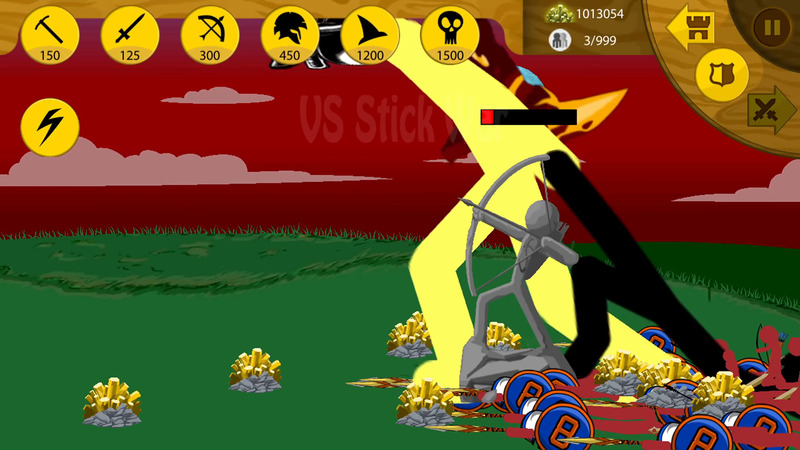The image size is (800, 450).
Task: Pause the game
Action: click(771, 27)
